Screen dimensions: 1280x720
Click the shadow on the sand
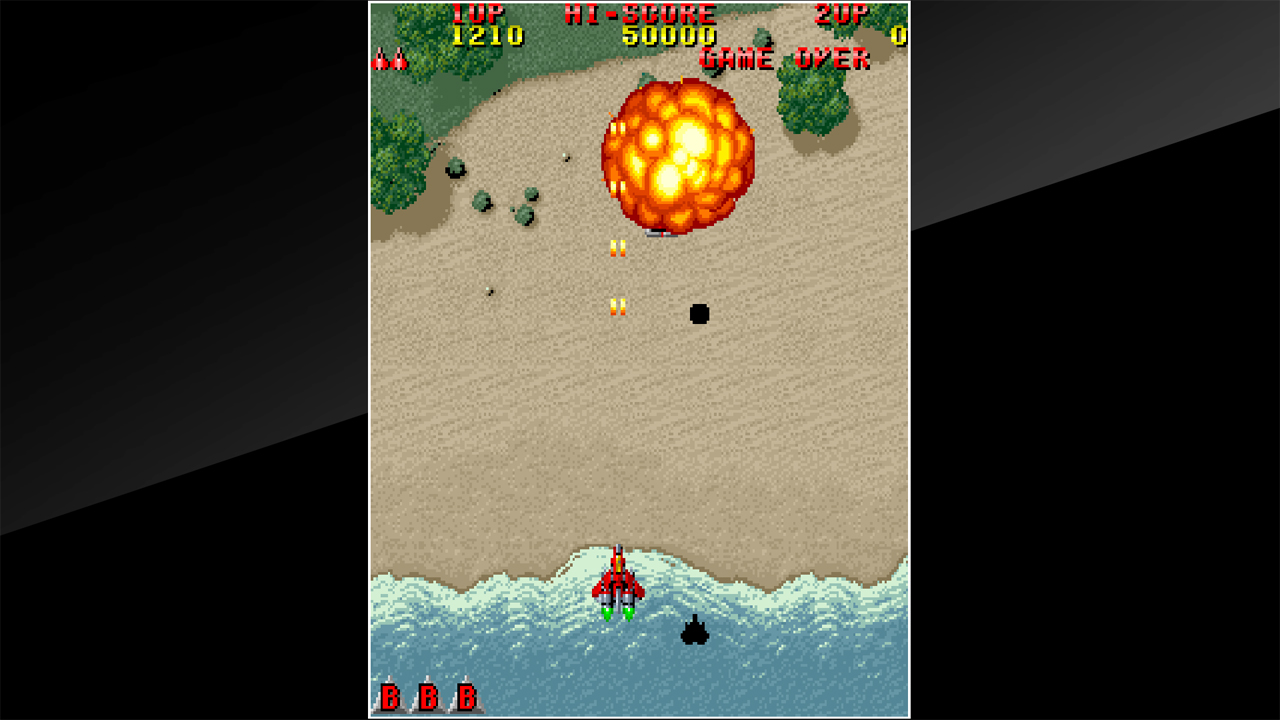[x=699, y=313]
